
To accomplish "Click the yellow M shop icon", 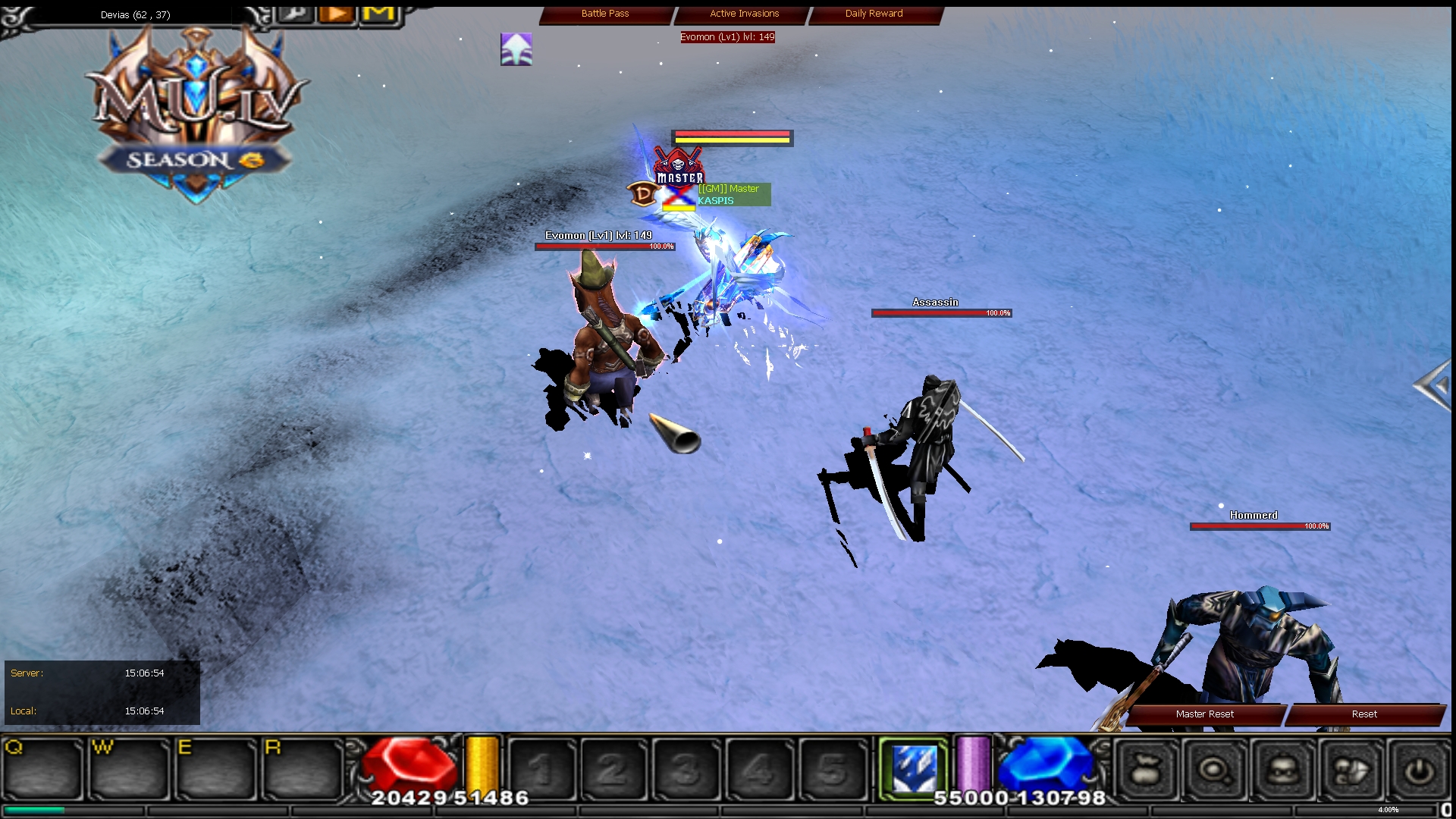I will [x=378, y=14].
